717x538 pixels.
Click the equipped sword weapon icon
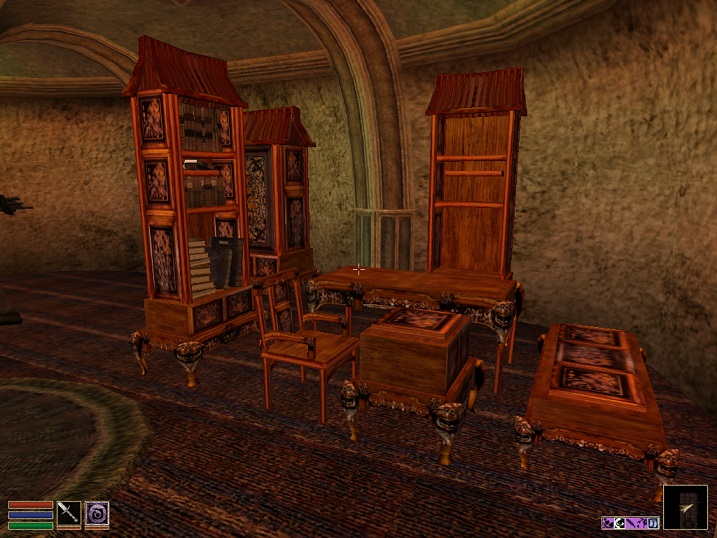[69, 513]
